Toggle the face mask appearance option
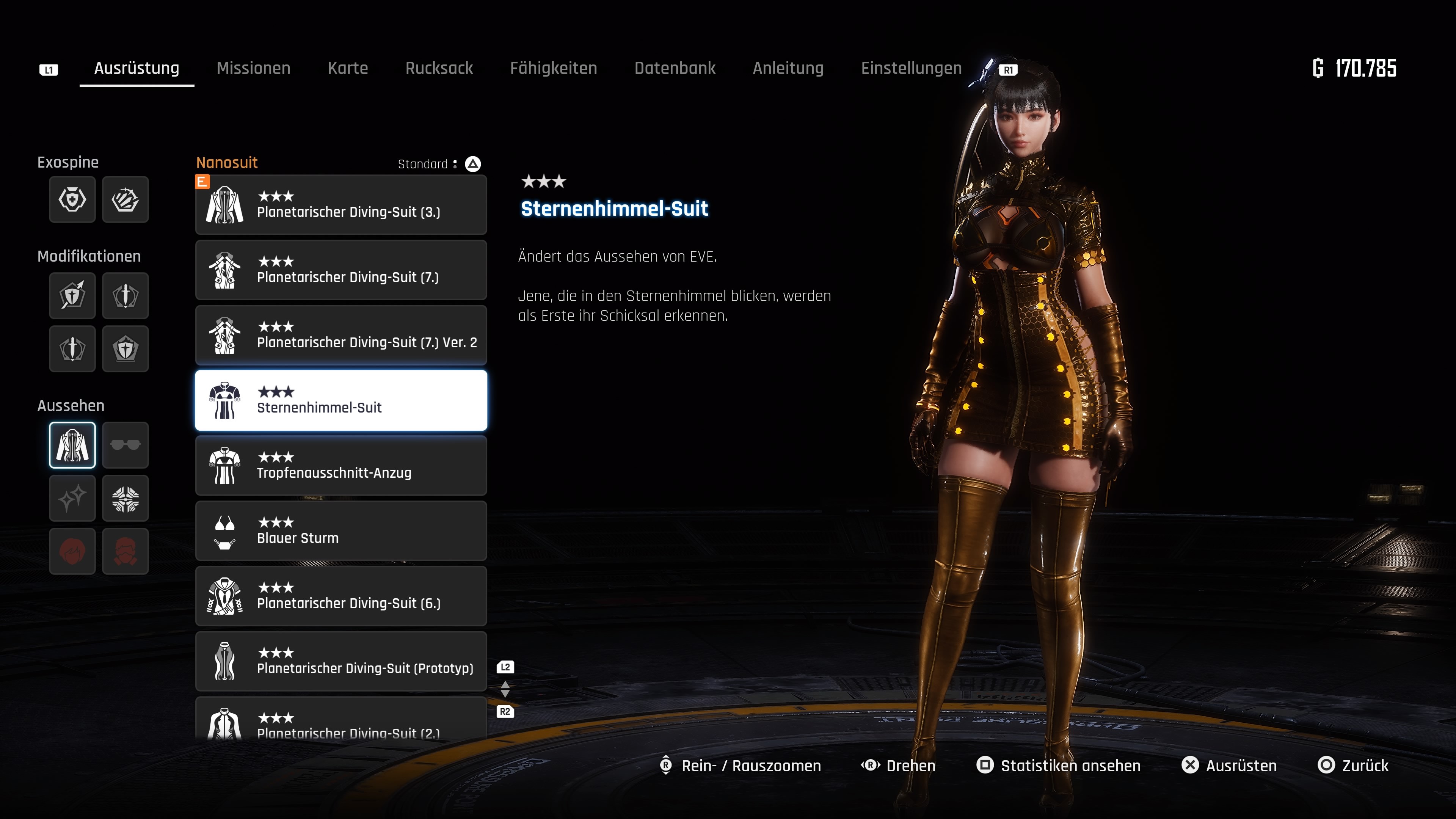This screenshot has height=819, width=1456. (x=126, y=551)
